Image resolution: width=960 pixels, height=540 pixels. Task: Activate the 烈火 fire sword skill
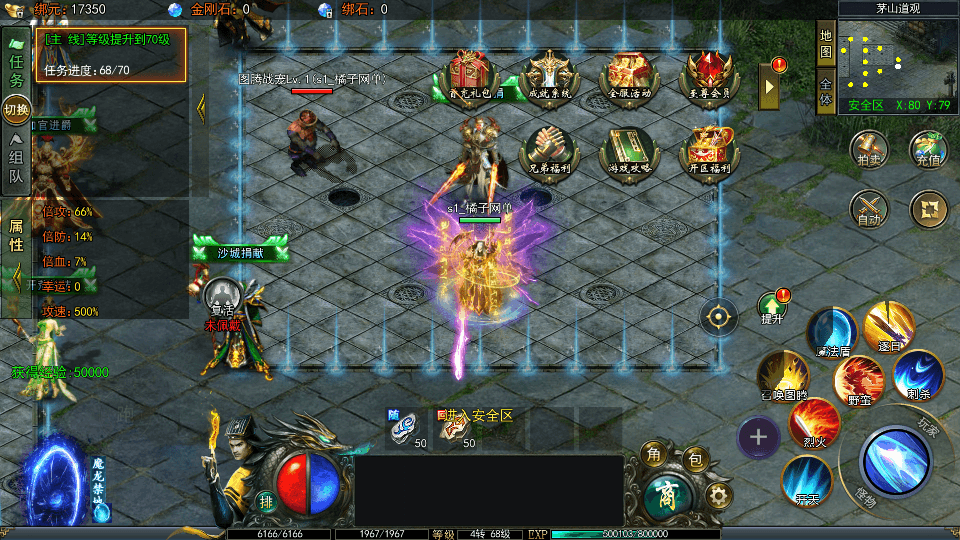814,424
